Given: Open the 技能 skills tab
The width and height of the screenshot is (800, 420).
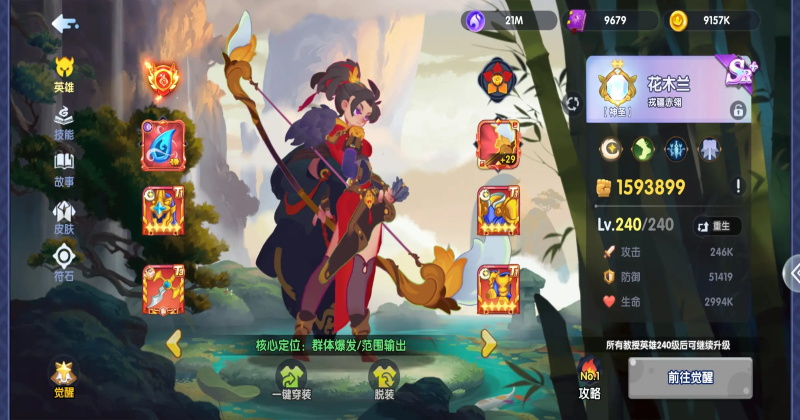Looking at the screenshot, I should 64,122.
